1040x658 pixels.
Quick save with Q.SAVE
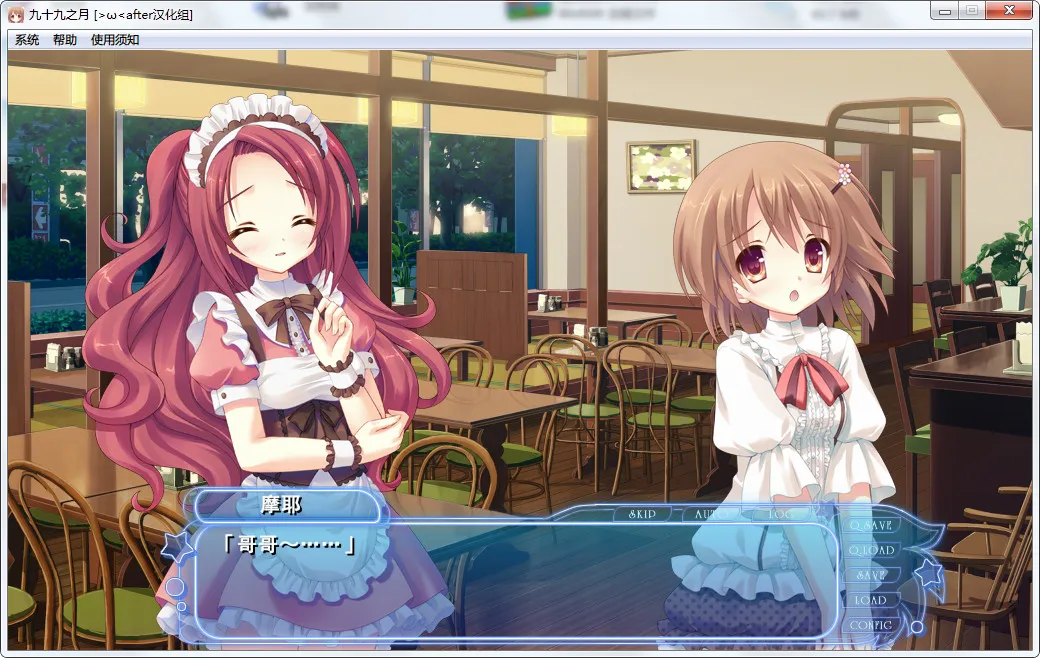coord(870,525)
